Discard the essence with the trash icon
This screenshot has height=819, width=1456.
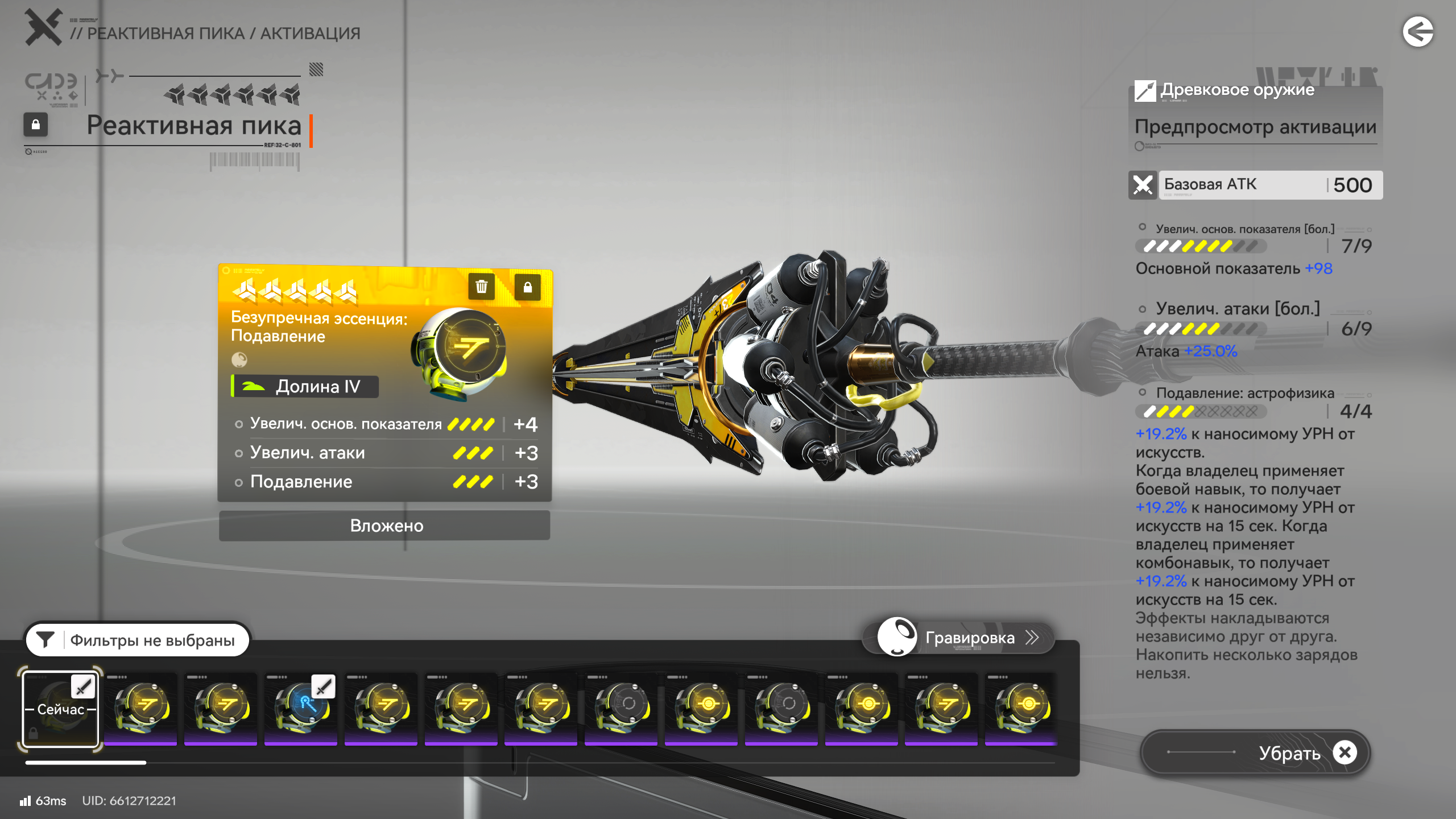click(x=481, y=287)
